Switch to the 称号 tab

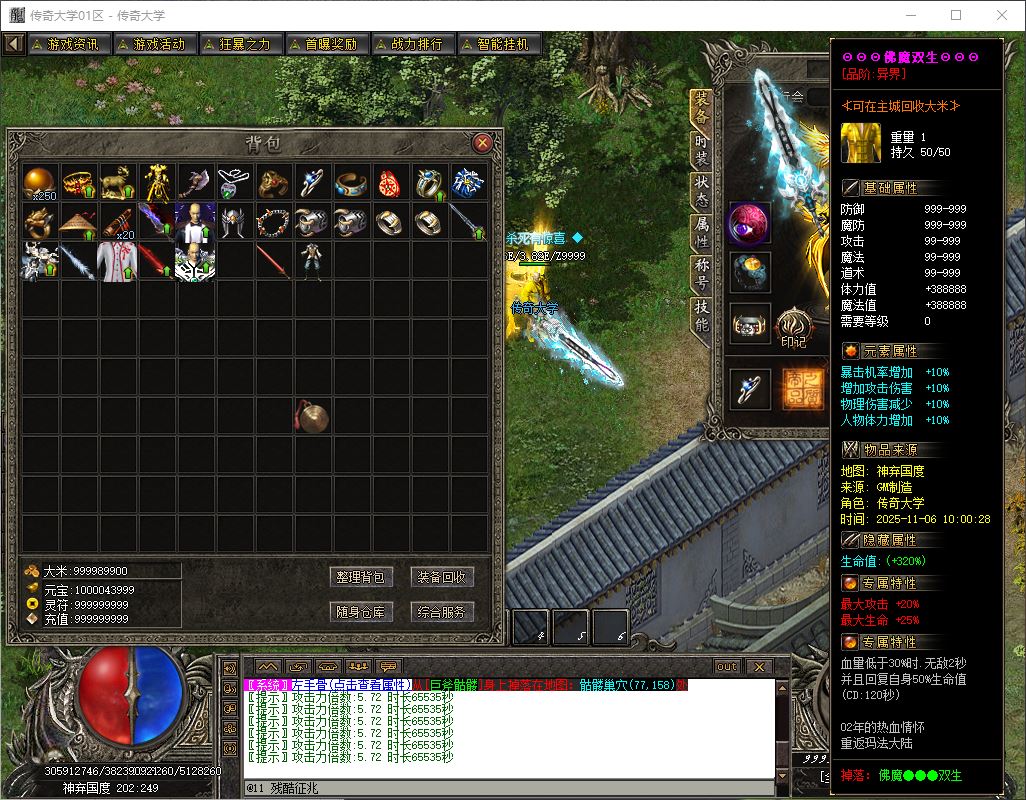[x=702, y=274]
